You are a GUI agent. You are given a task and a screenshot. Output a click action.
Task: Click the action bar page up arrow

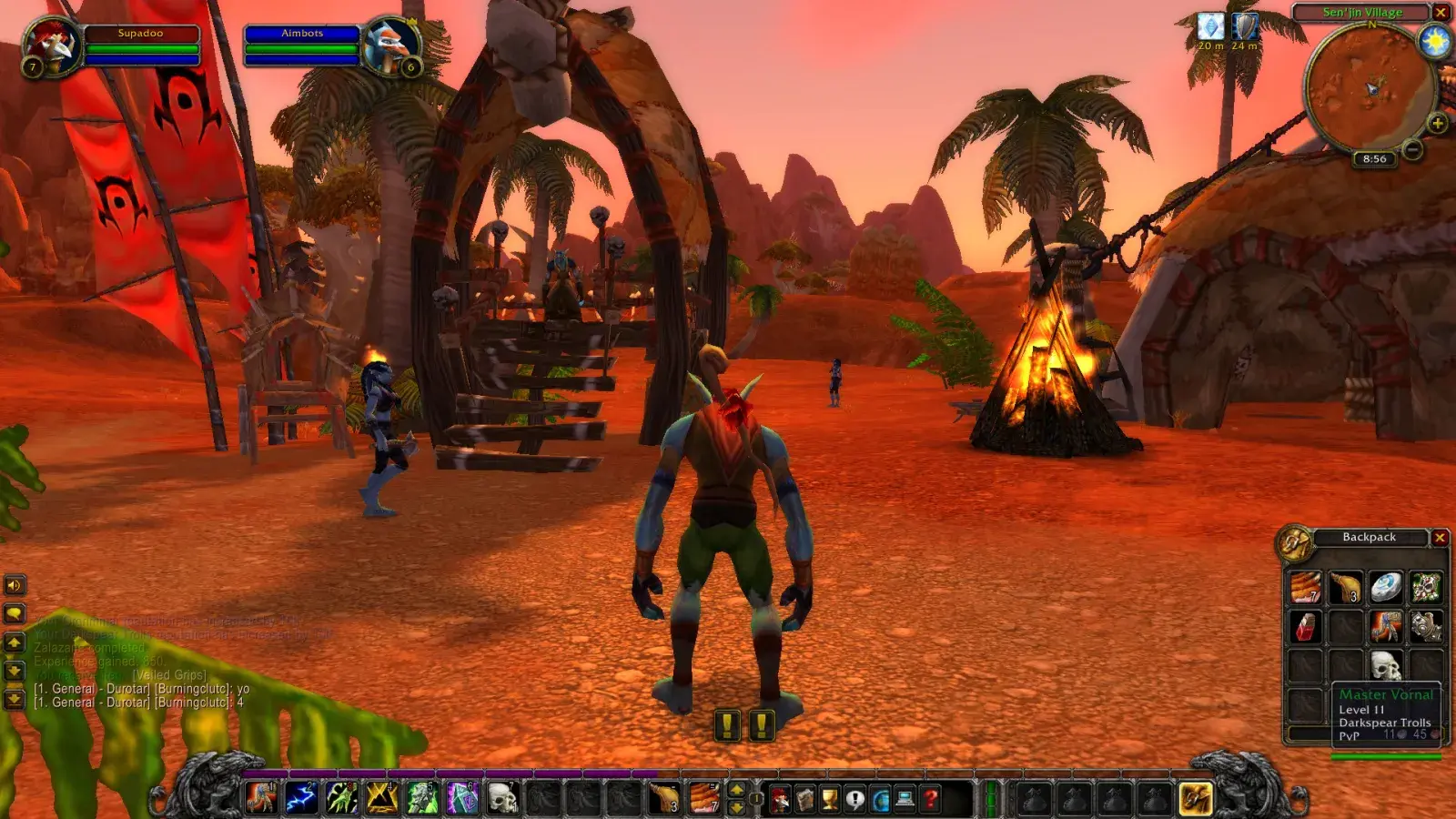737,789
